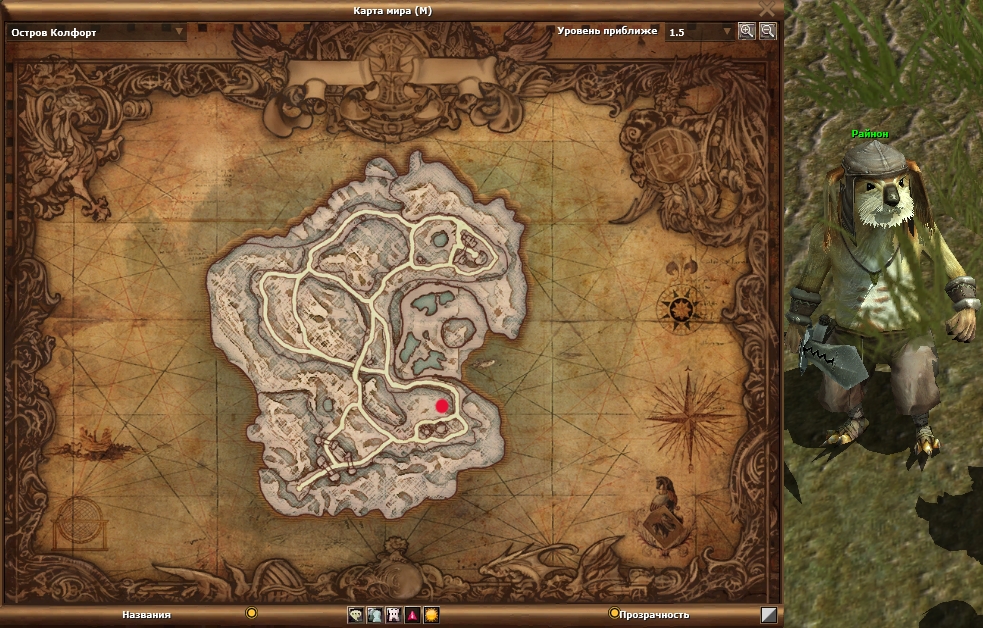Zoom out with the magnifier minus button

pyautogui.click(x=767, y=31)
